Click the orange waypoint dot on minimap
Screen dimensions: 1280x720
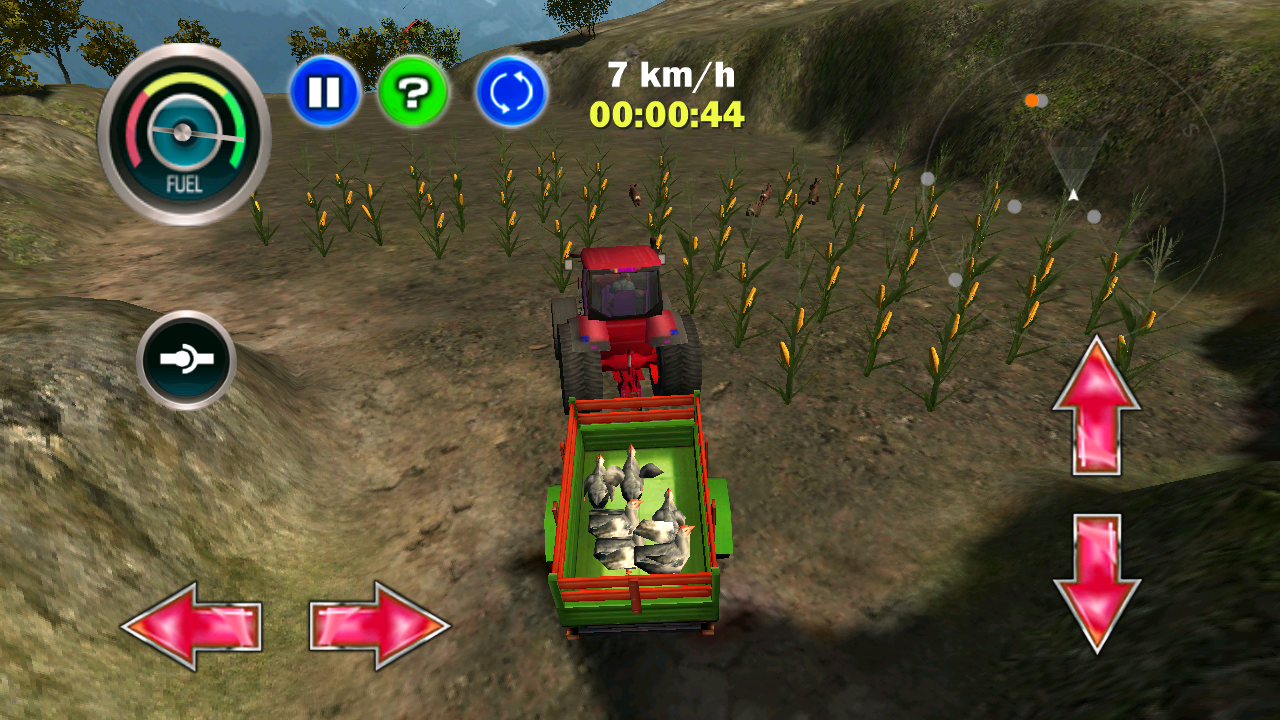point(1031,100)
